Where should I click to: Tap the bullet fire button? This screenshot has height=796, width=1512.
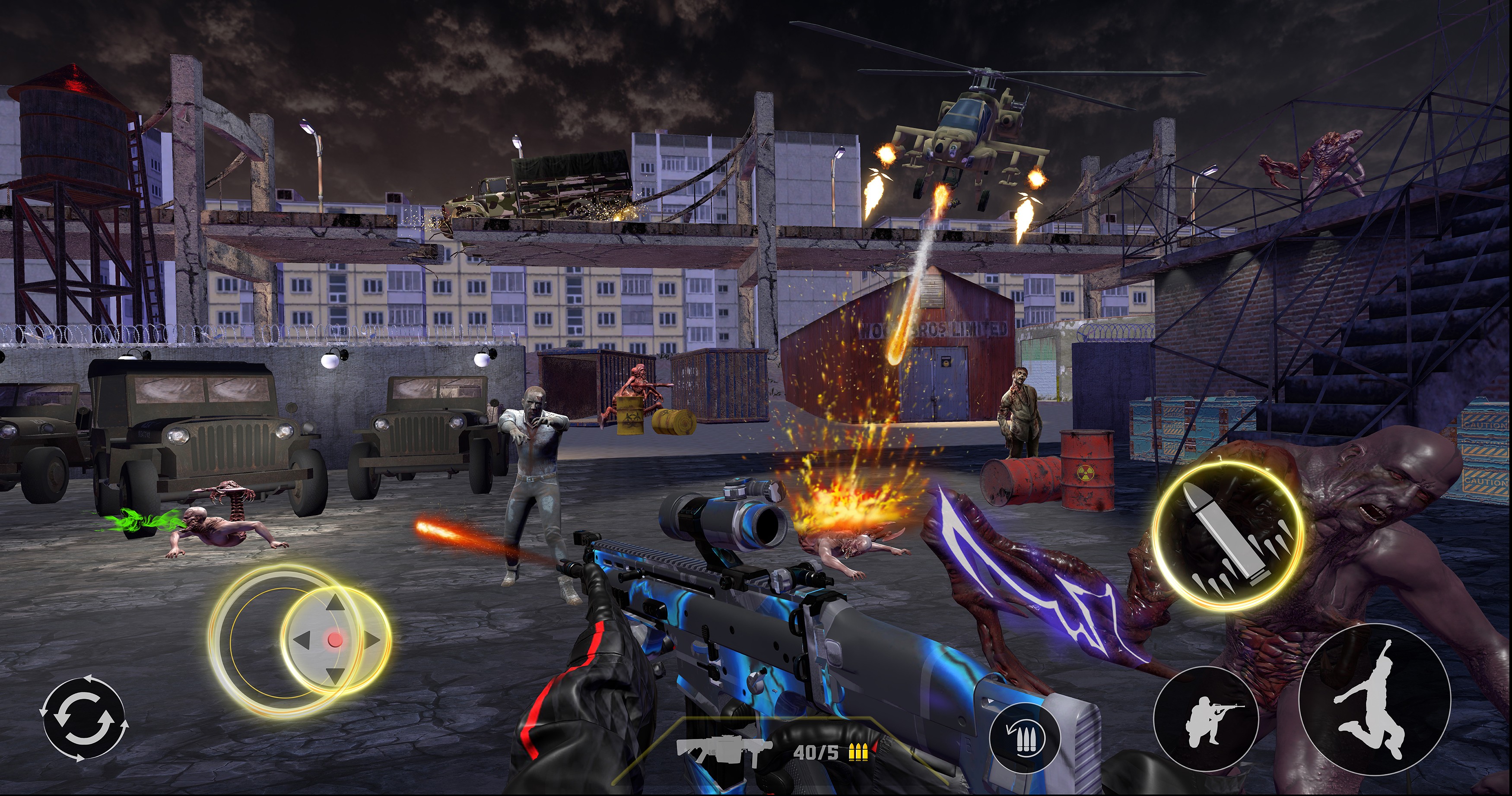click(1228, 536)
